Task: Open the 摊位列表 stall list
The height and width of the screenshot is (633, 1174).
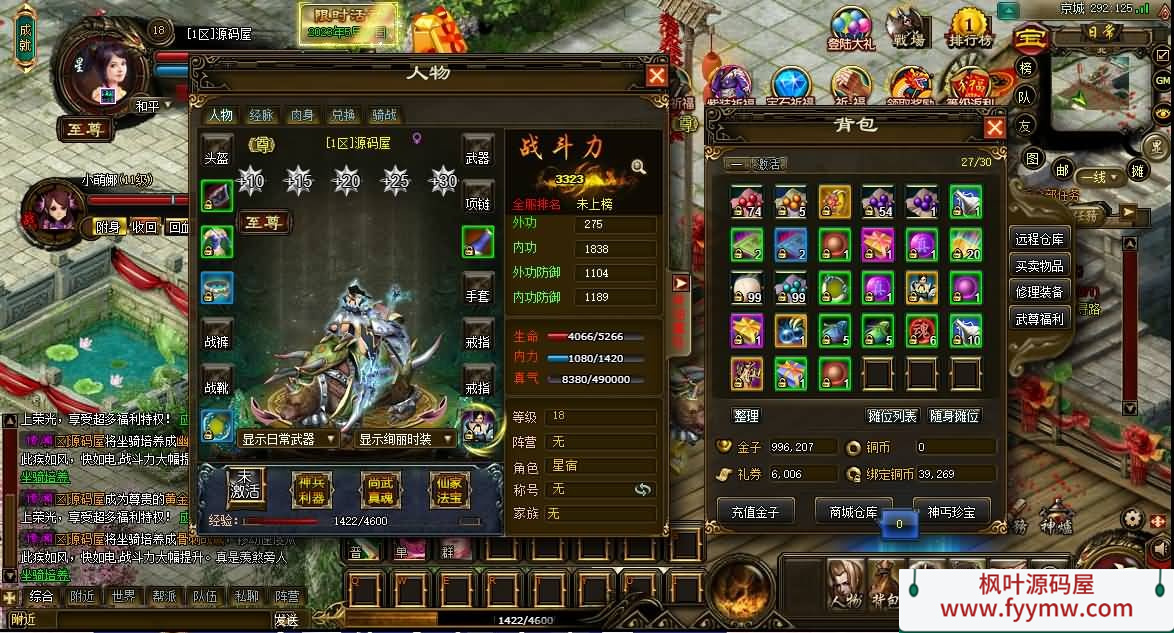Action: (890, 416)
